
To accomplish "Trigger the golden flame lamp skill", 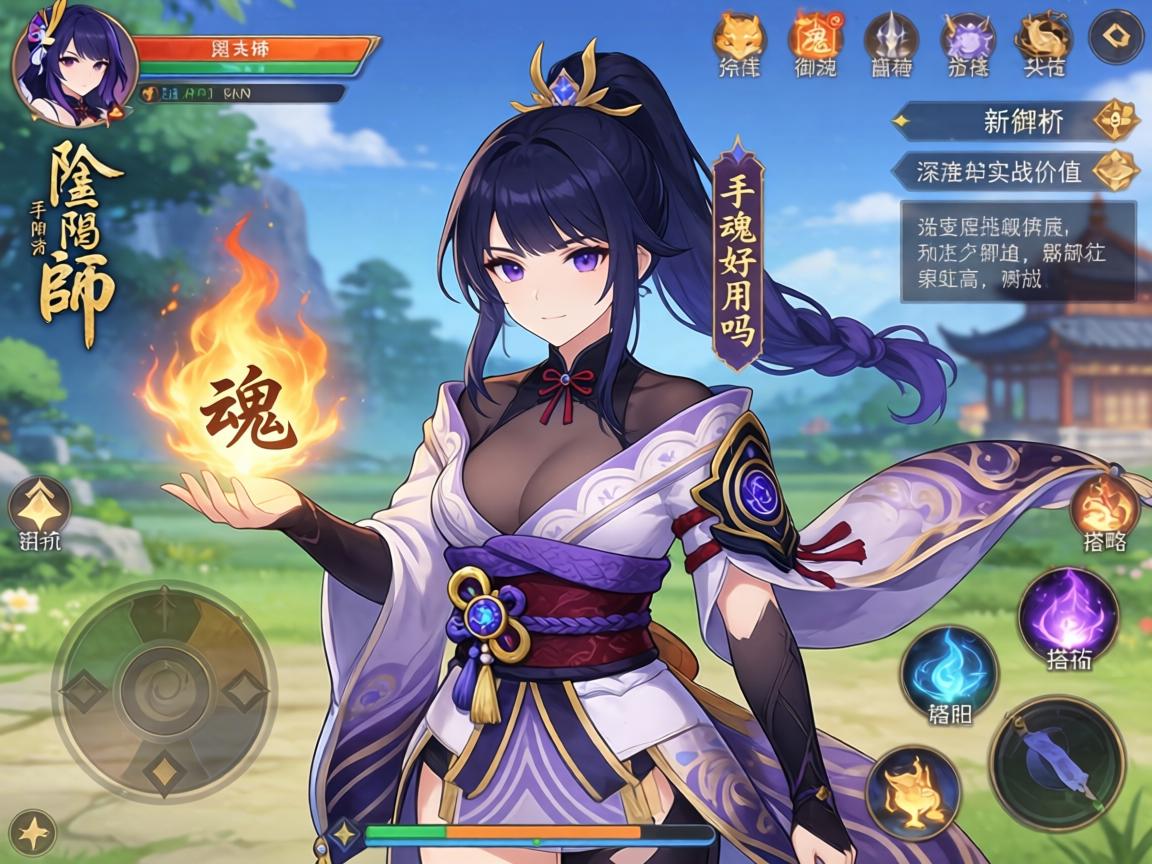I will point(913,792).
